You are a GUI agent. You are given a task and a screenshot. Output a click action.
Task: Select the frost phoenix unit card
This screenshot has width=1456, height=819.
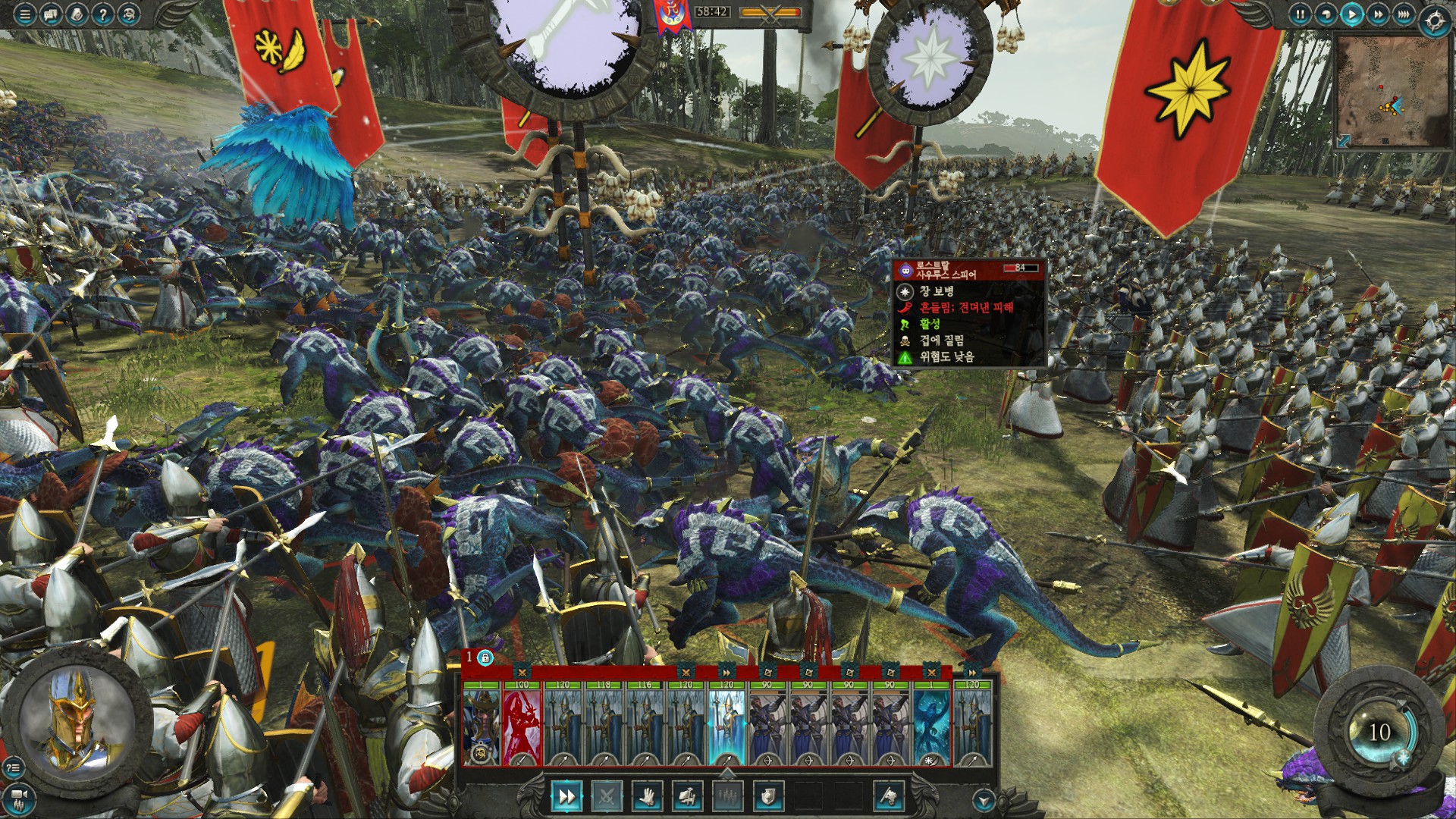coord(930,724)
